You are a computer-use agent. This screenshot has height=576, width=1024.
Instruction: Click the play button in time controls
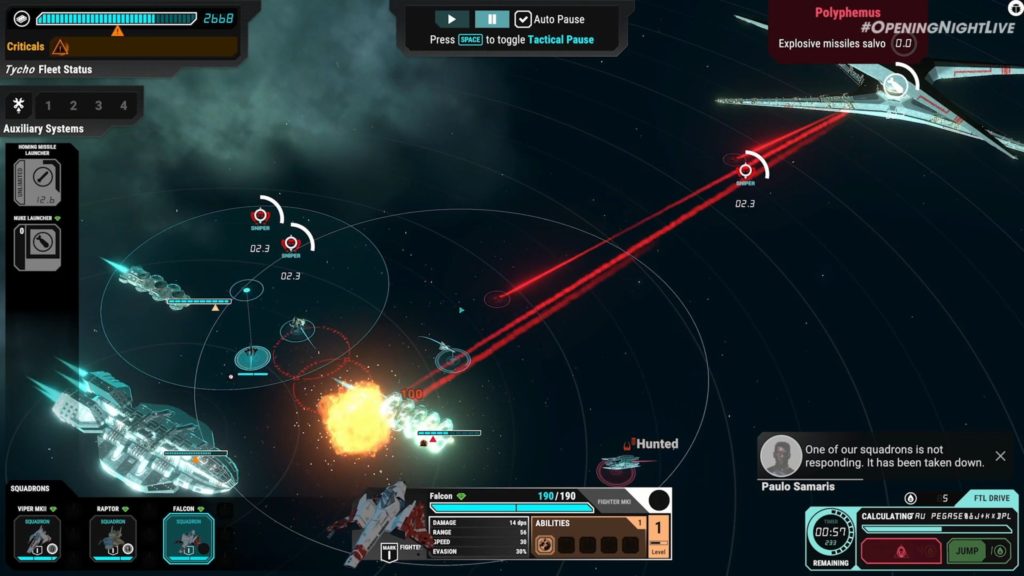452,19
